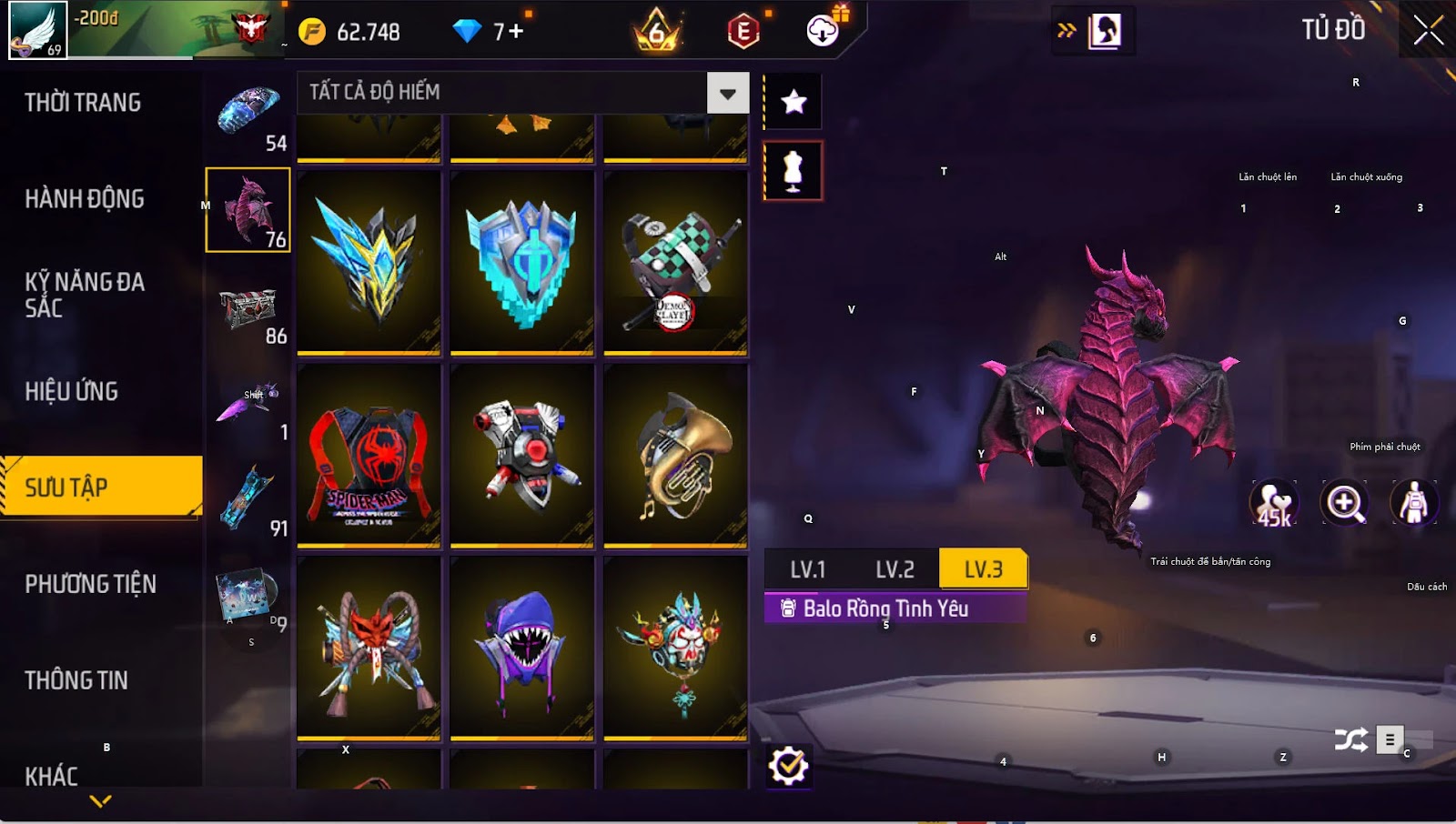Open the Thời Trang category
The height and width of the screenshot is (824, 1456).
click(83, 103)
